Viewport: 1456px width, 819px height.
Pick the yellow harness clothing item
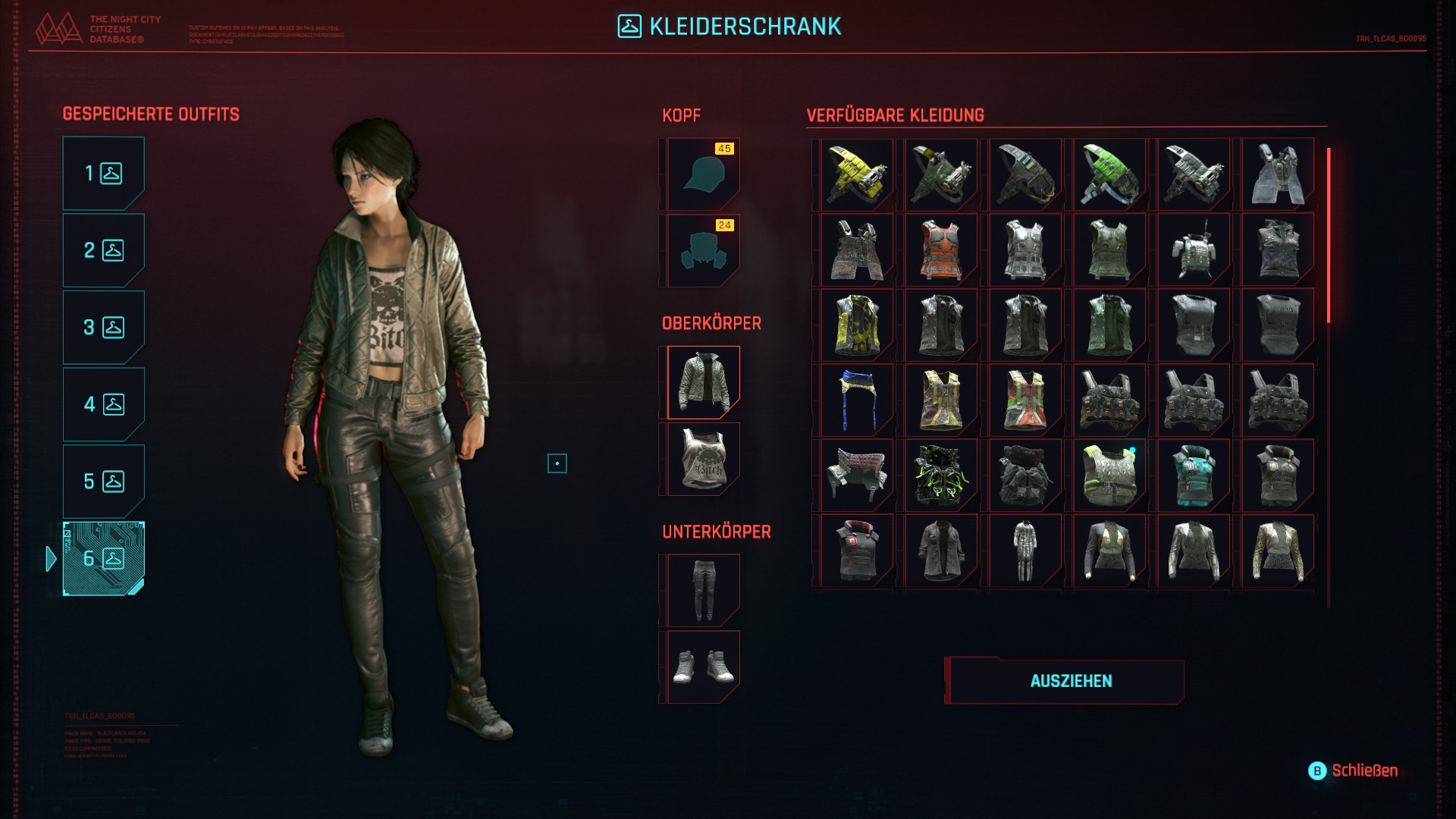tap(857, 174)
